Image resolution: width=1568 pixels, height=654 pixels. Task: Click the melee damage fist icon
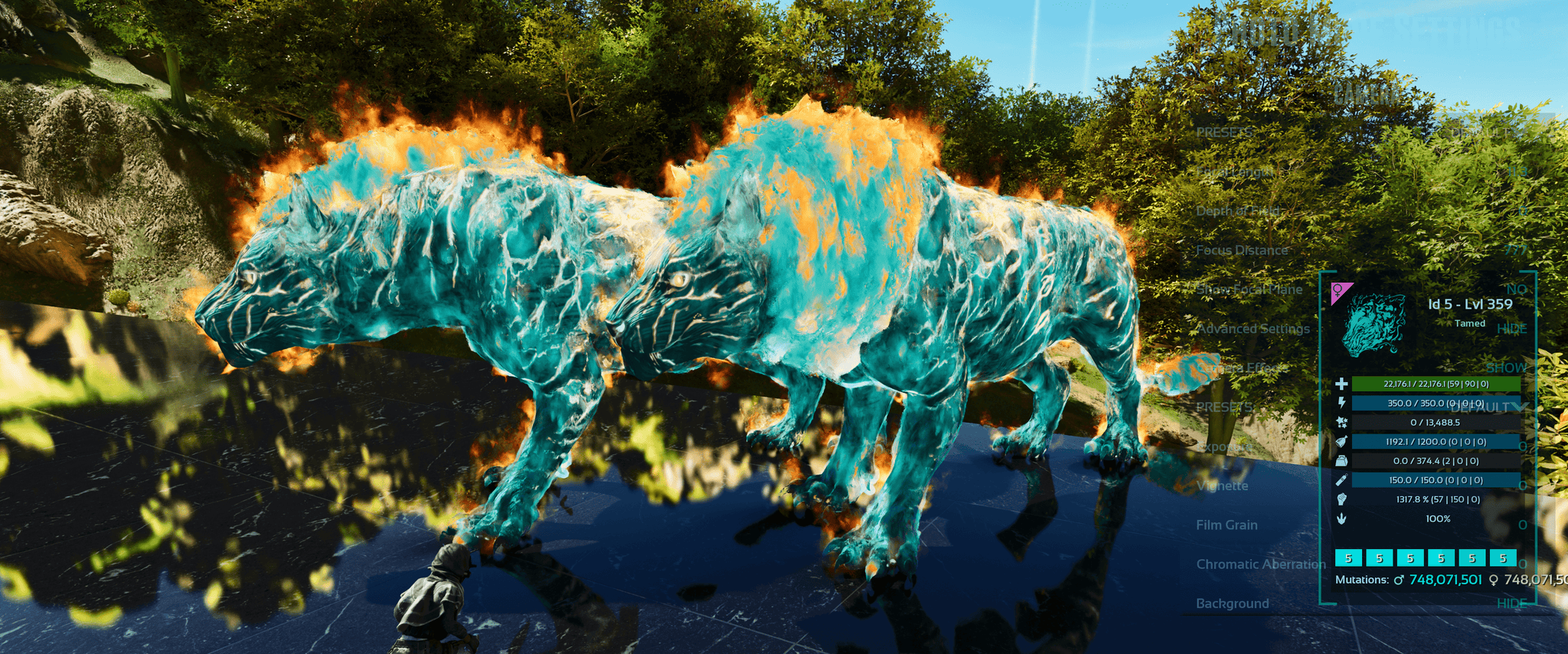click(1342, 499)
